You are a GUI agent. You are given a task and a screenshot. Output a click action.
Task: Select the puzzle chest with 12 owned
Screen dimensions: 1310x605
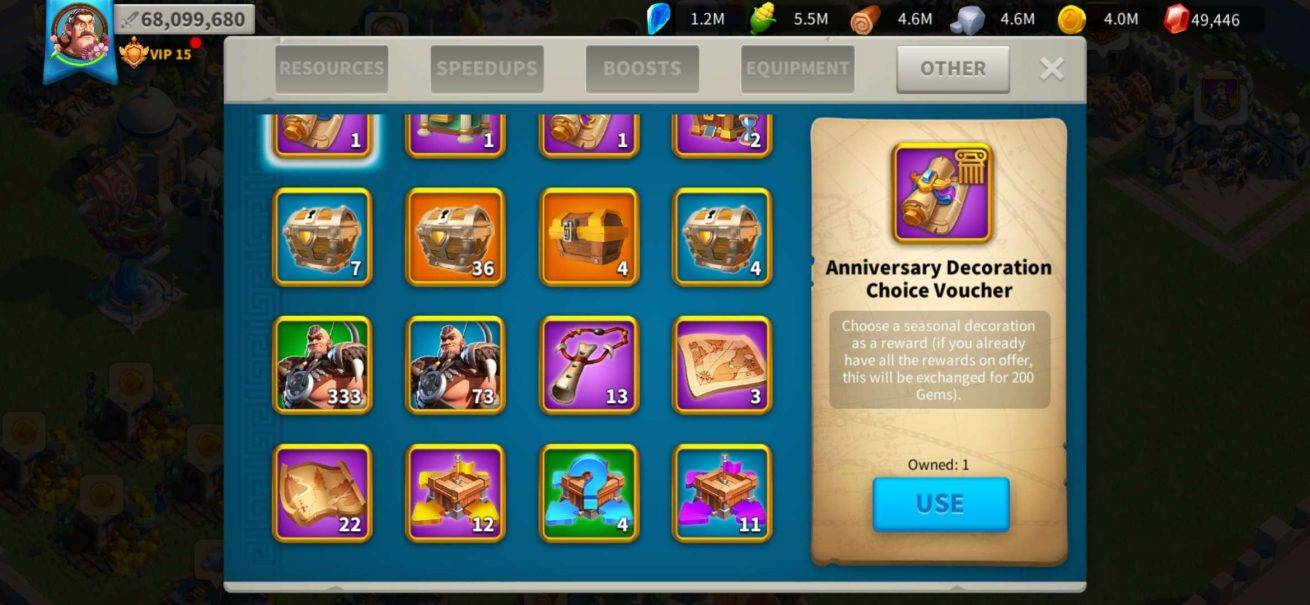455,493
